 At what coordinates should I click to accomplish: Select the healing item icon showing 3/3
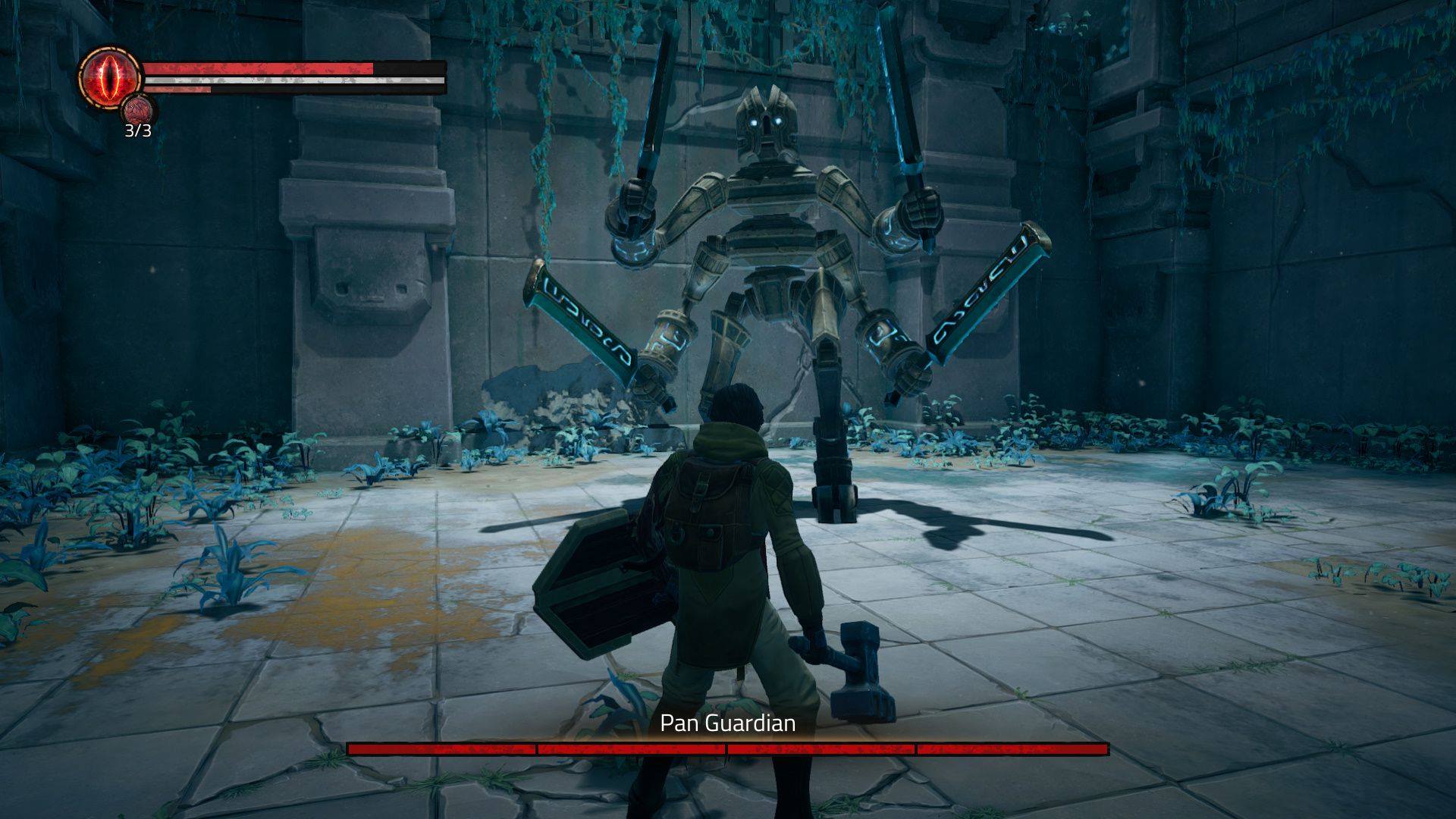pos(139,111)
